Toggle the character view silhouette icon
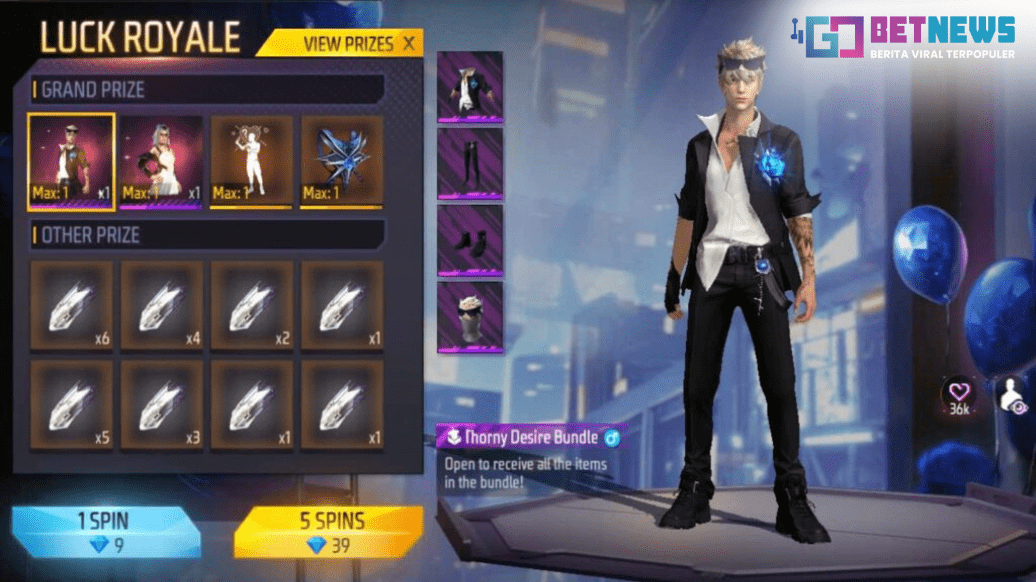This screenshot has height=582, width=1036. coord(1012,397)
